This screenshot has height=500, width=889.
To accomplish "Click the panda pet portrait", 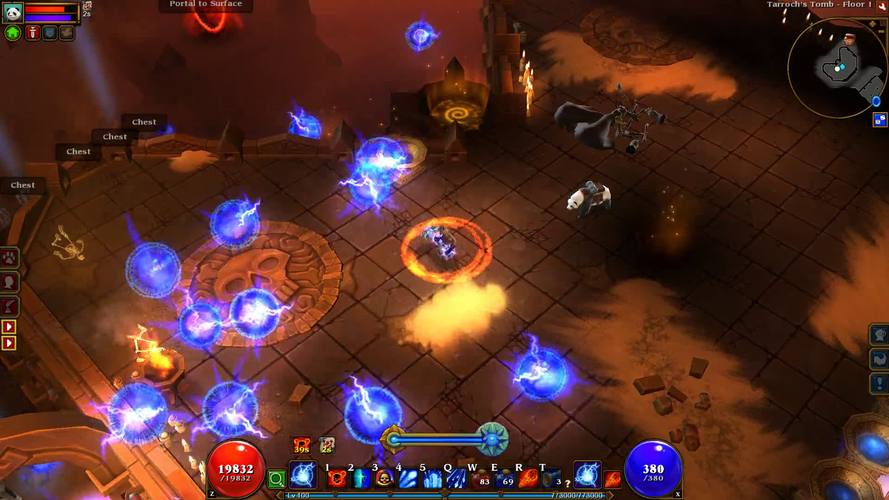I will [x=12, y=12].
